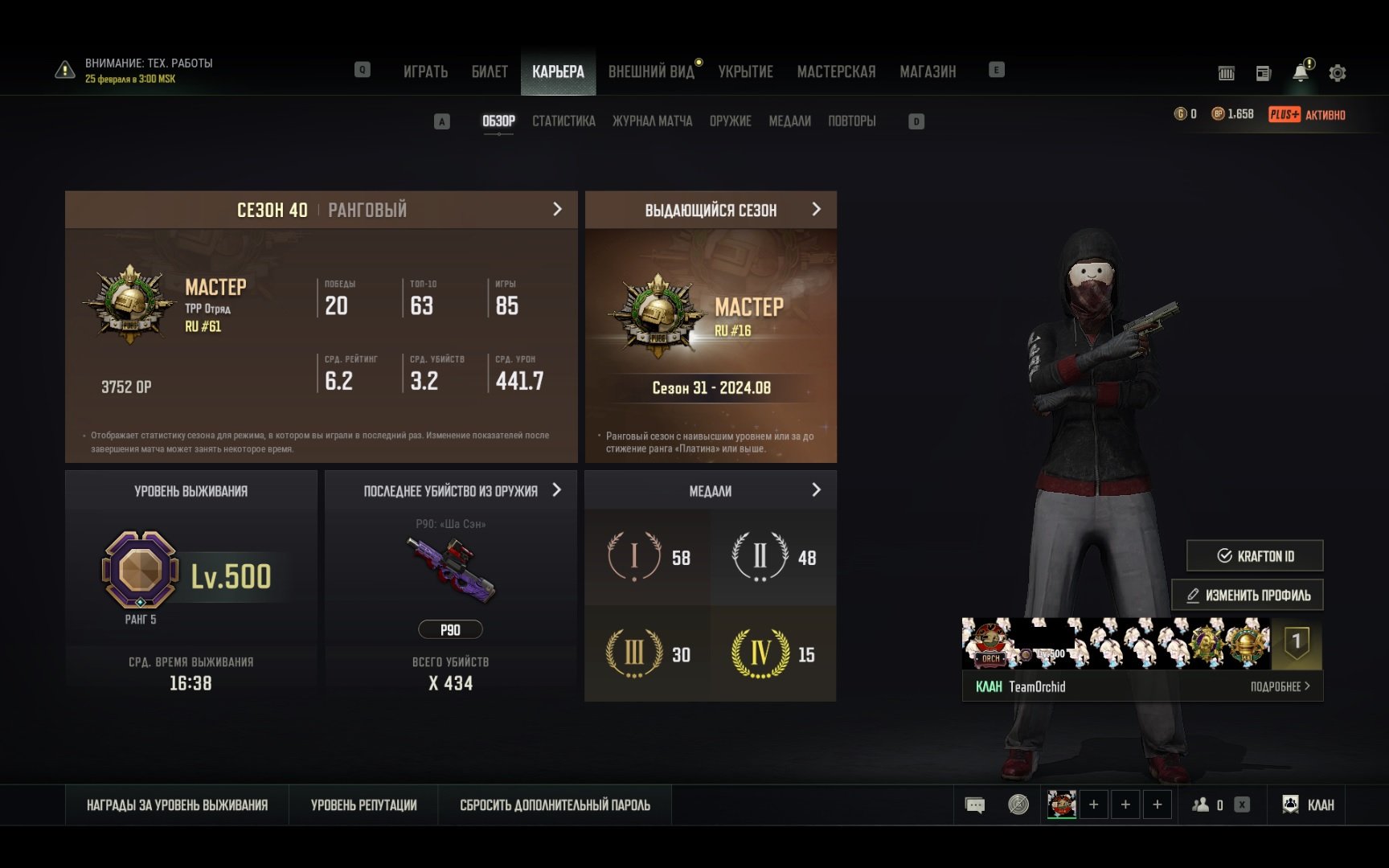Open НАГРАДЫ ЗА УРОВЕНЬ ВЫЖИВАНИЯ rewards

coord(177,805)
